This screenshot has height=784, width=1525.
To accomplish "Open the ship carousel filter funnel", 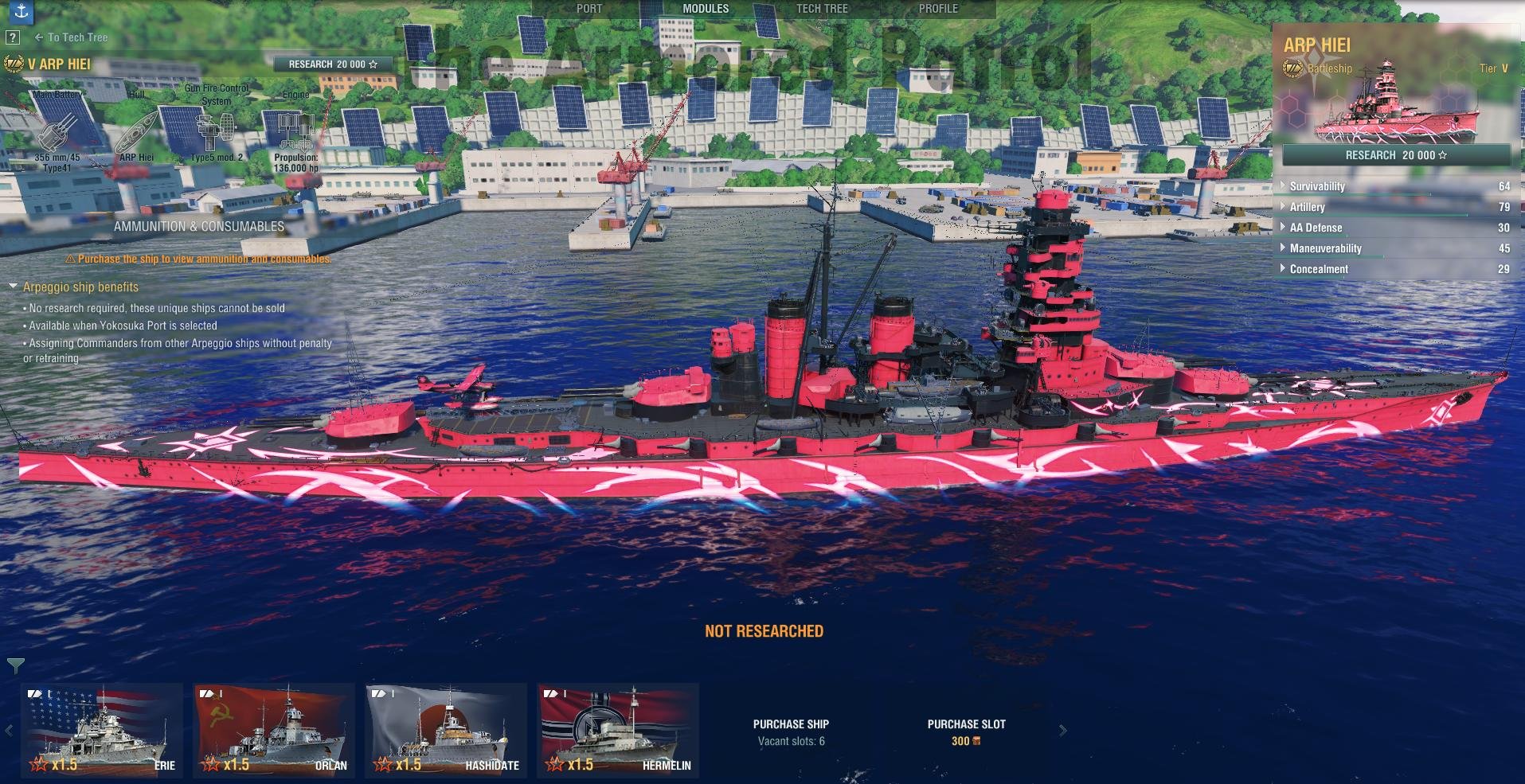I will pos(15,665).
